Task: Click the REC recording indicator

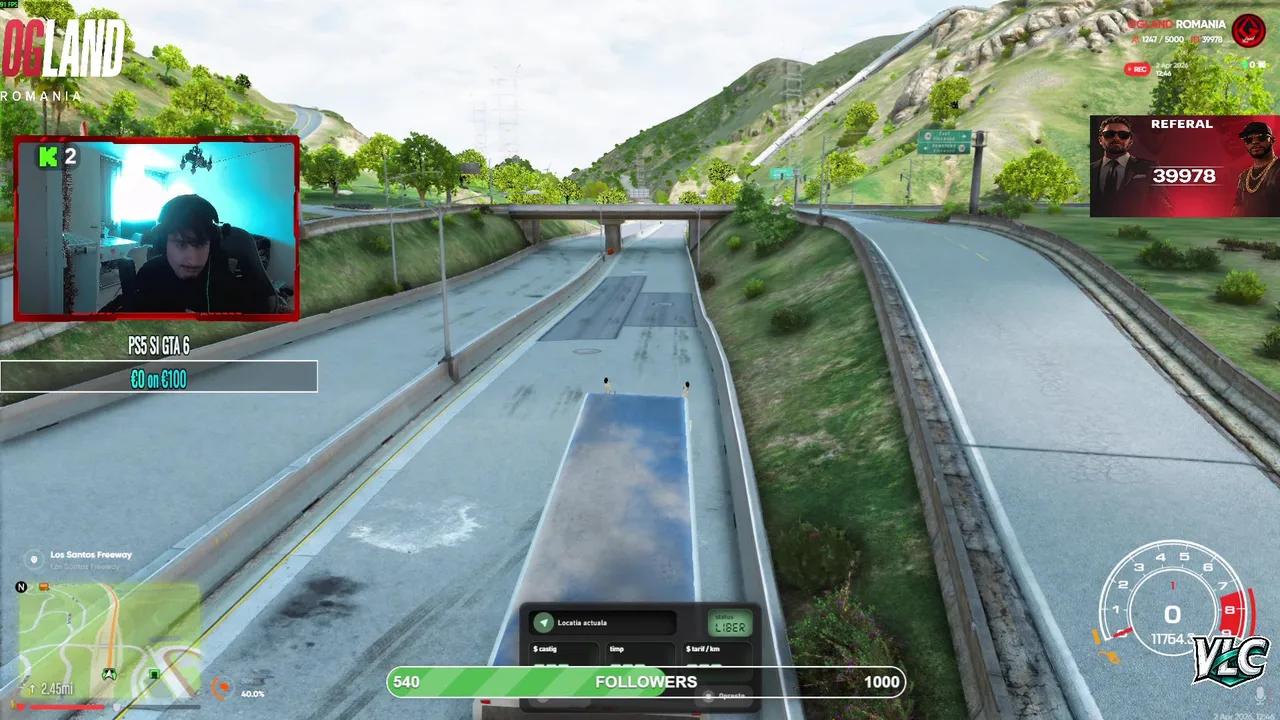Action: point(1139,69)
